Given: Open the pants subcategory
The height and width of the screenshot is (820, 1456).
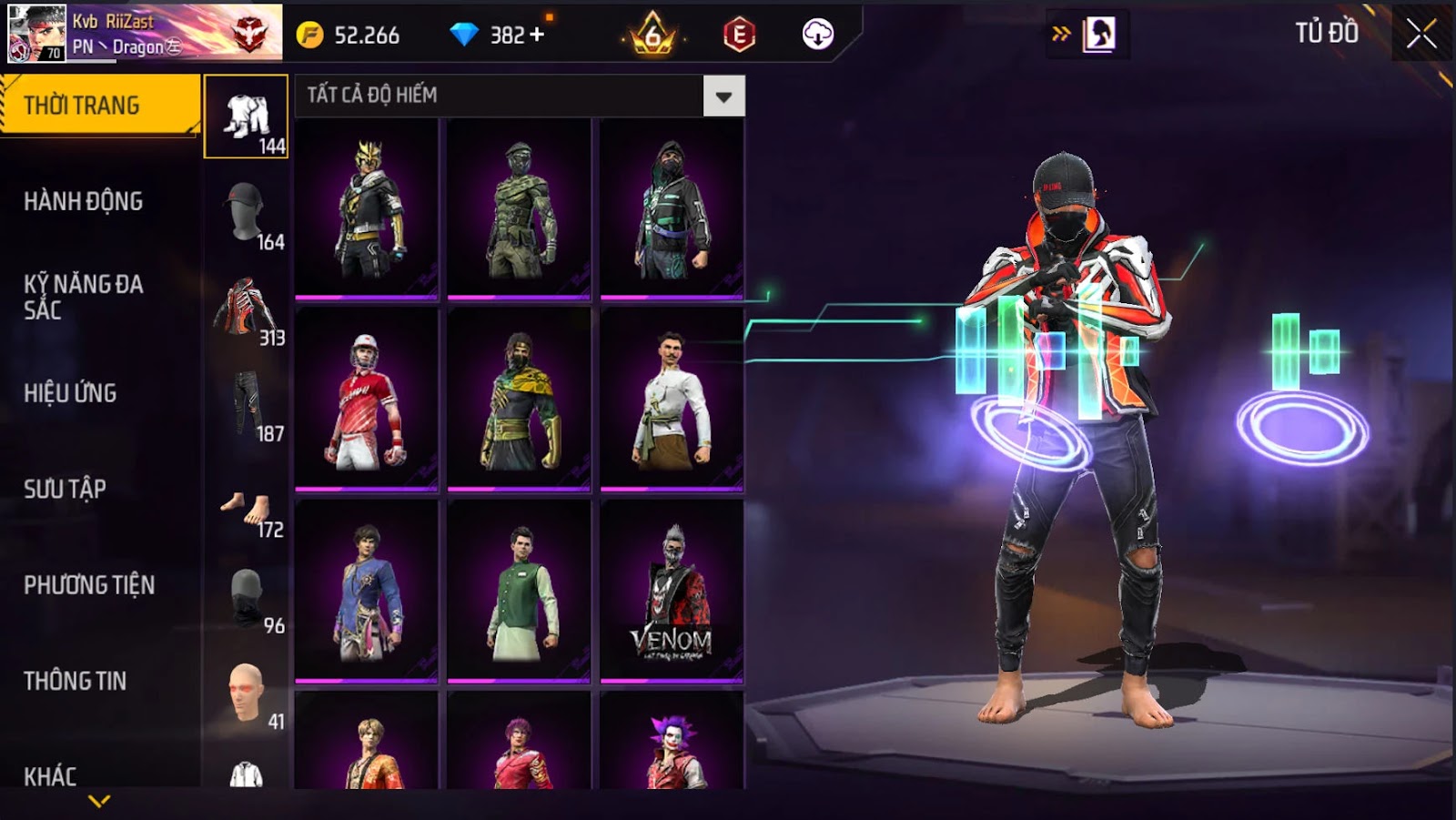Looking at the screenshot, I should [x=247, y=405].
